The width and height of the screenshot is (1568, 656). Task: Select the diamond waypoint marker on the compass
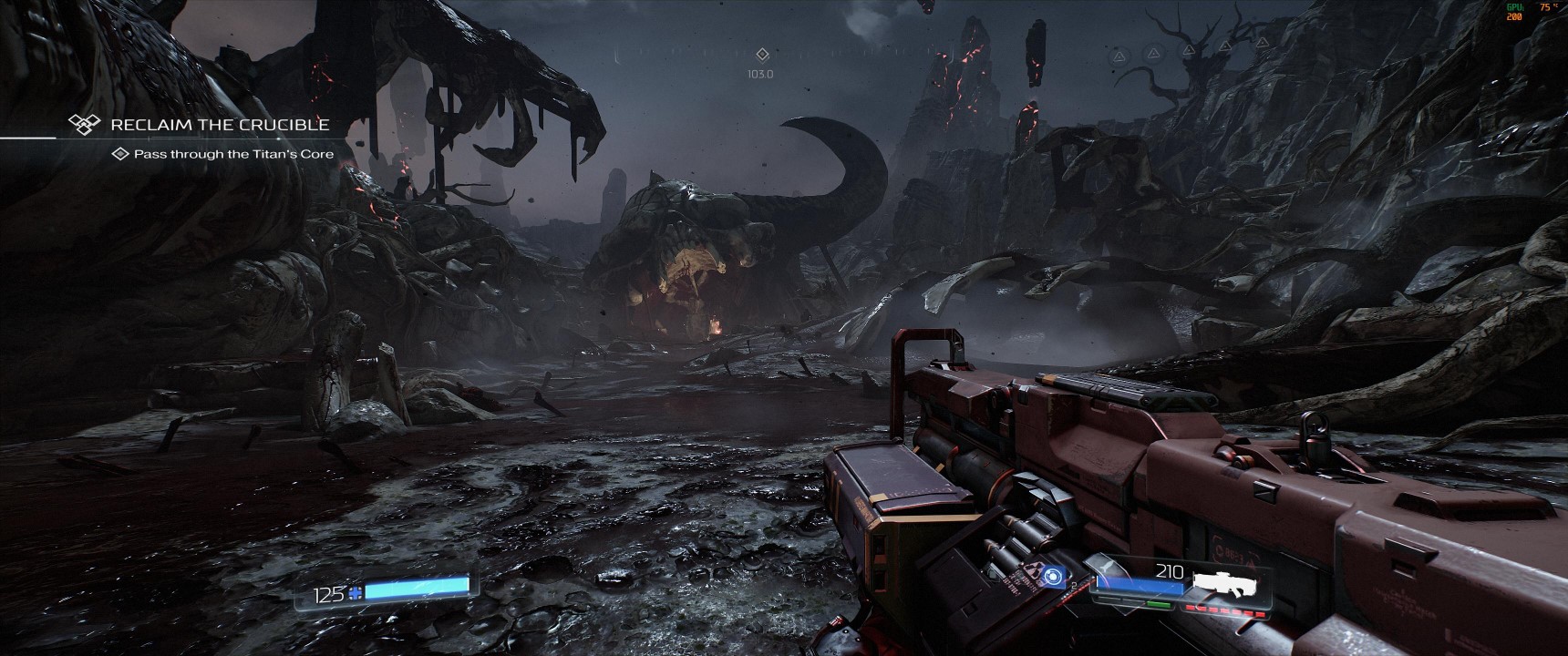click(762, 55)
